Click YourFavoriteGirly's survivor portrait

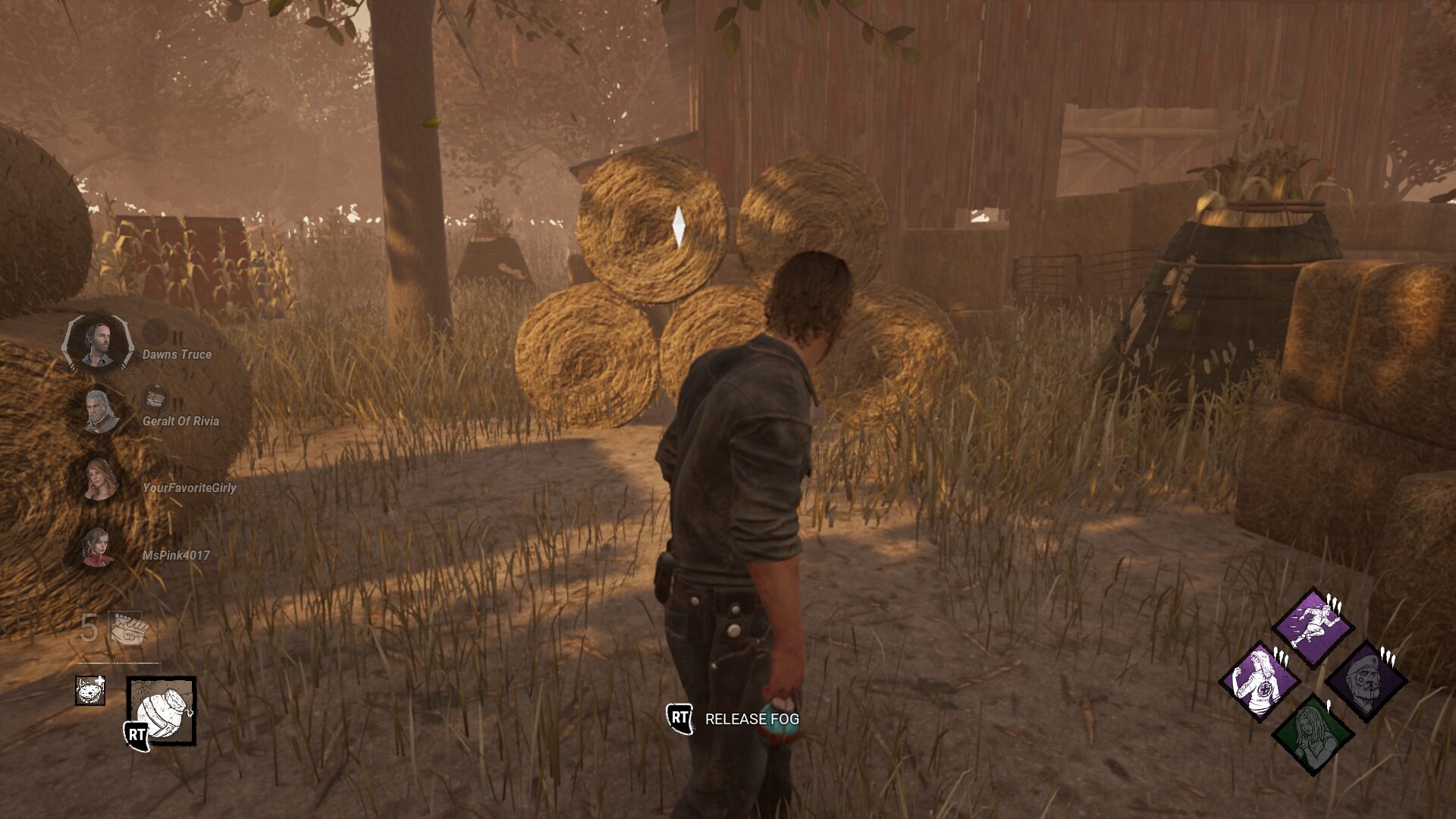pyautogui.click(x=99, y=479)
